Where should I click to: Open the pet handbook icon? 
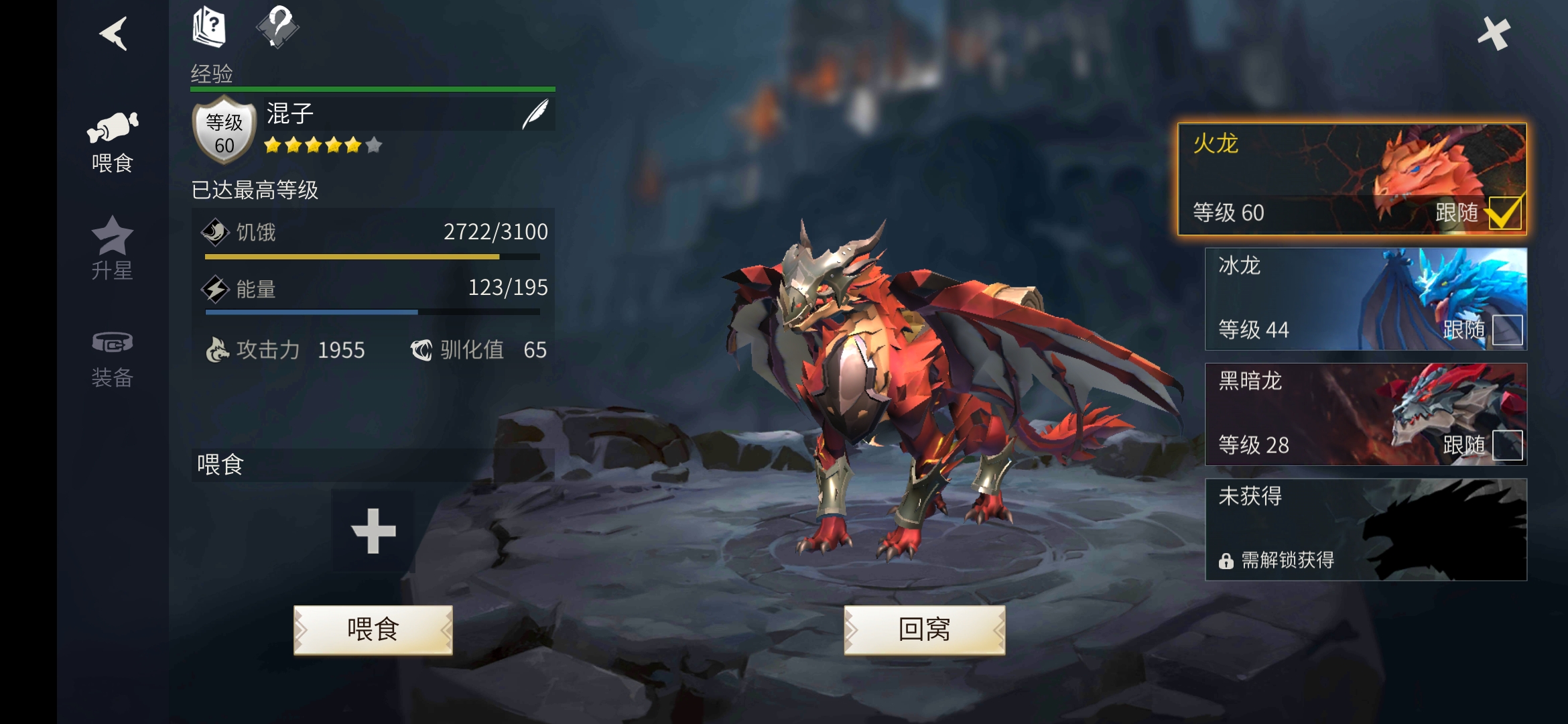point(208,27)
